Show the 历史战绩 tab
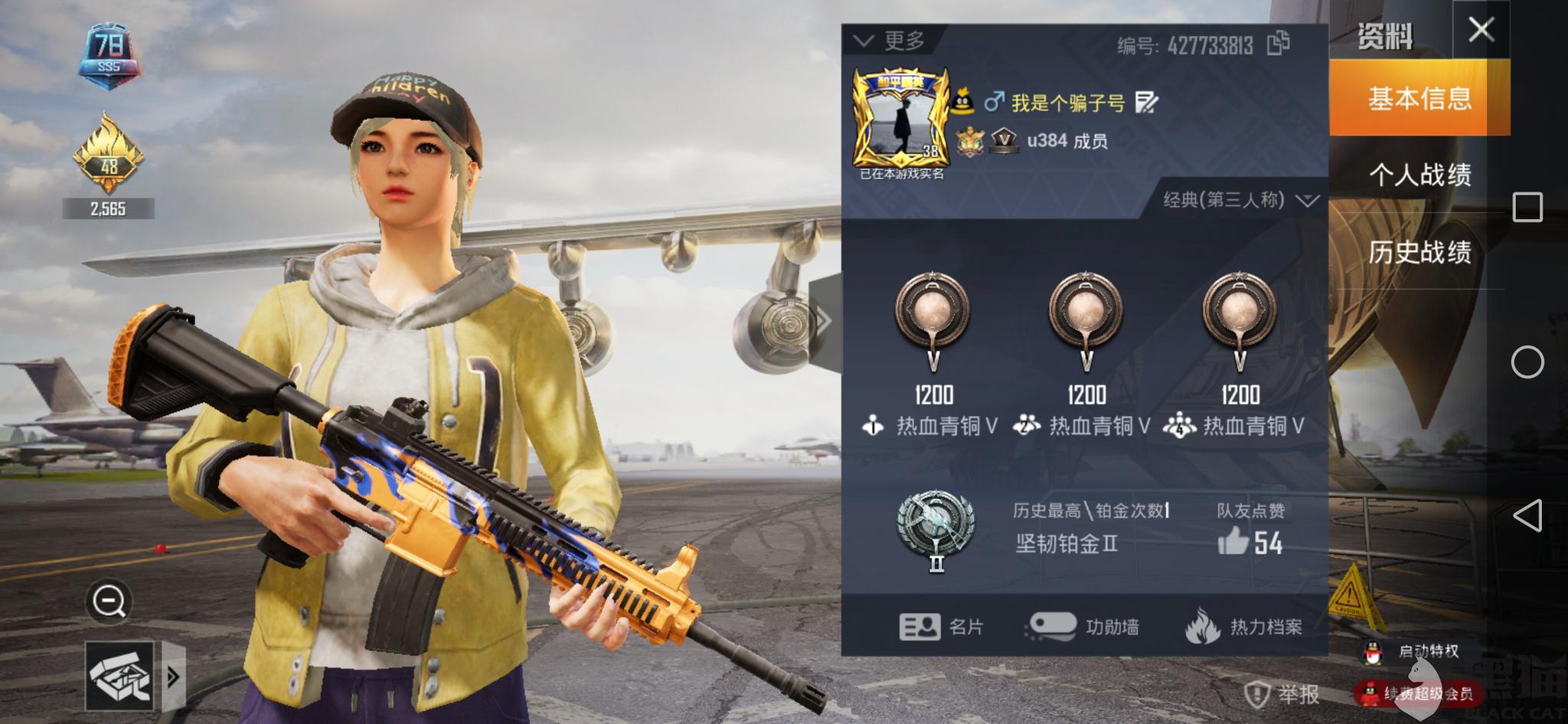1568x724 pixels. pyautogui.click(x=1419, y=252)
